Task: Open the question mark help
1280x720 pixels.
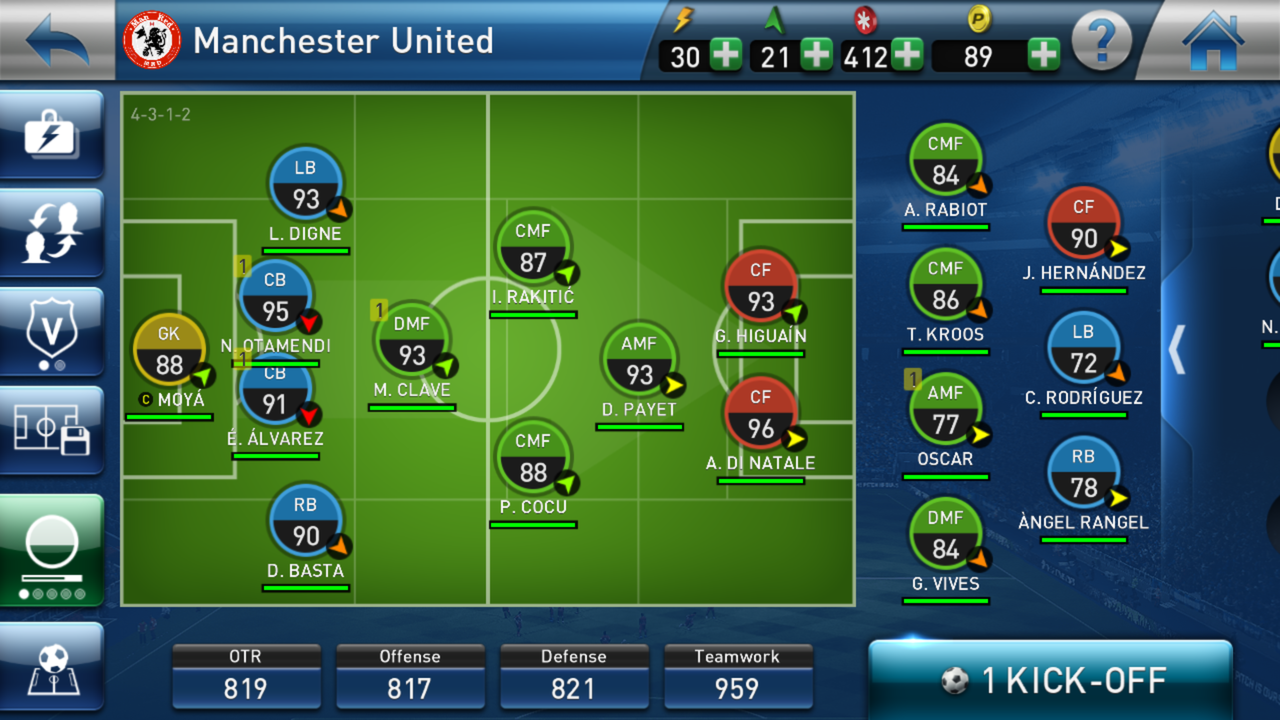Action: pyautogui.click(x=1101, y=42)
